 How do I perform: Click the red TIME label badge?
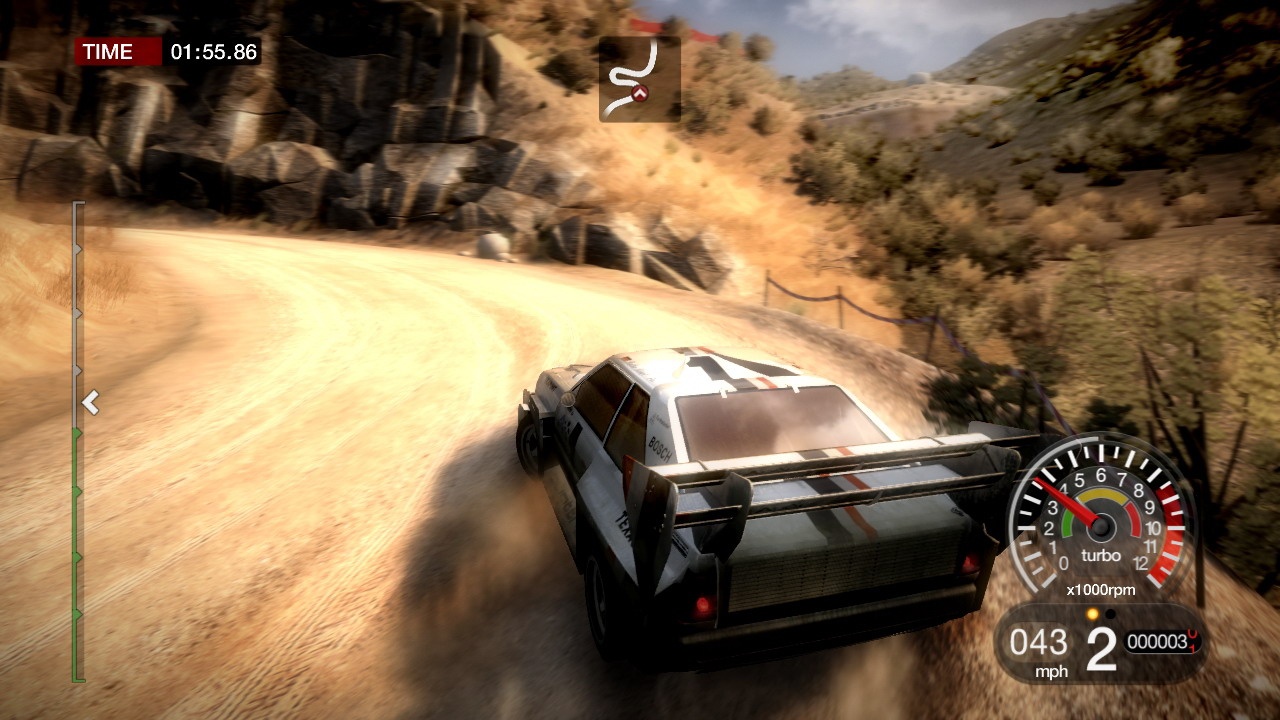[x=117, y=52]
